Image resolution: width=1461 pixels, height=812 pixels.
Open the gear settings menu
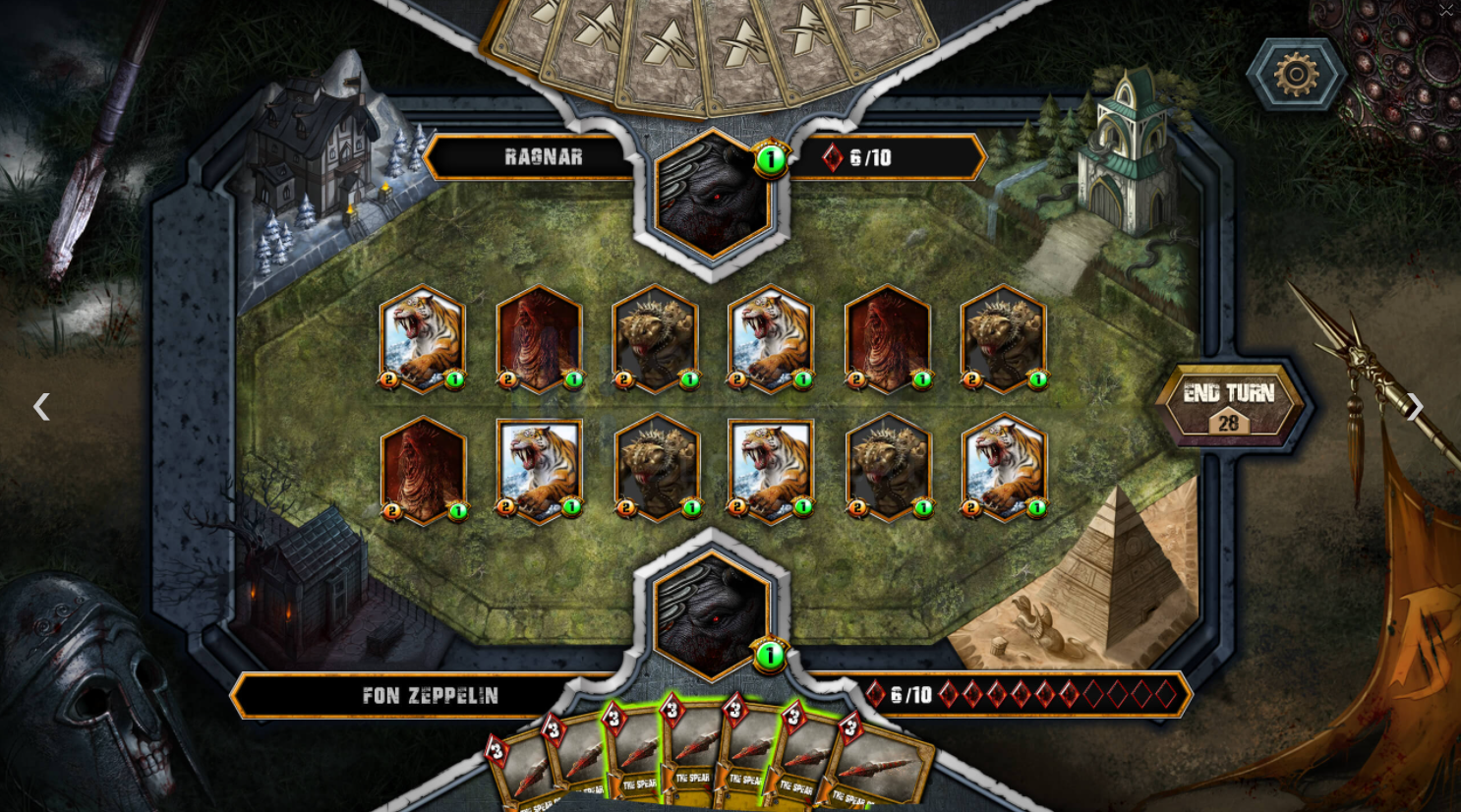1296,74
